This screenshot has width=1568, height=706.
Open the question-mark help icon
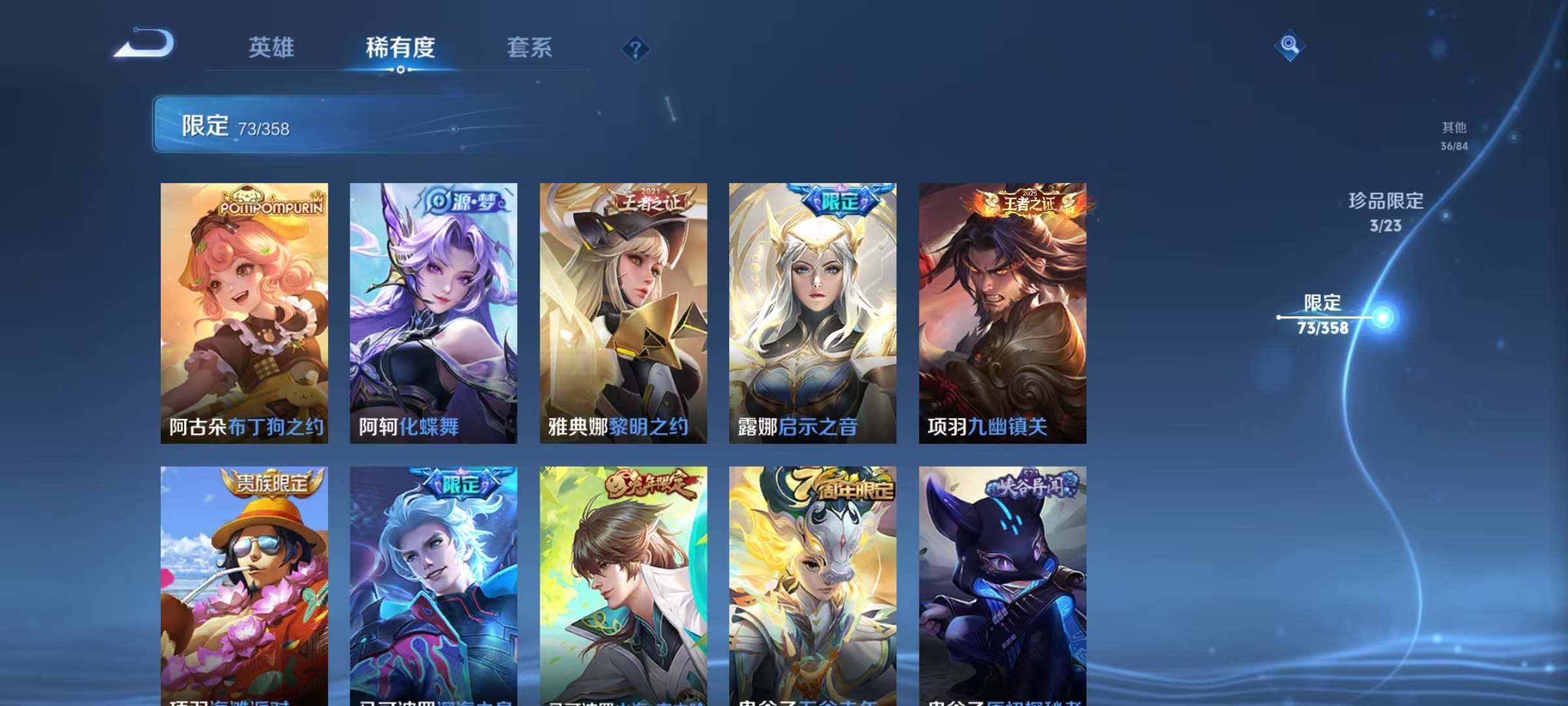click(x=636, y=48)
